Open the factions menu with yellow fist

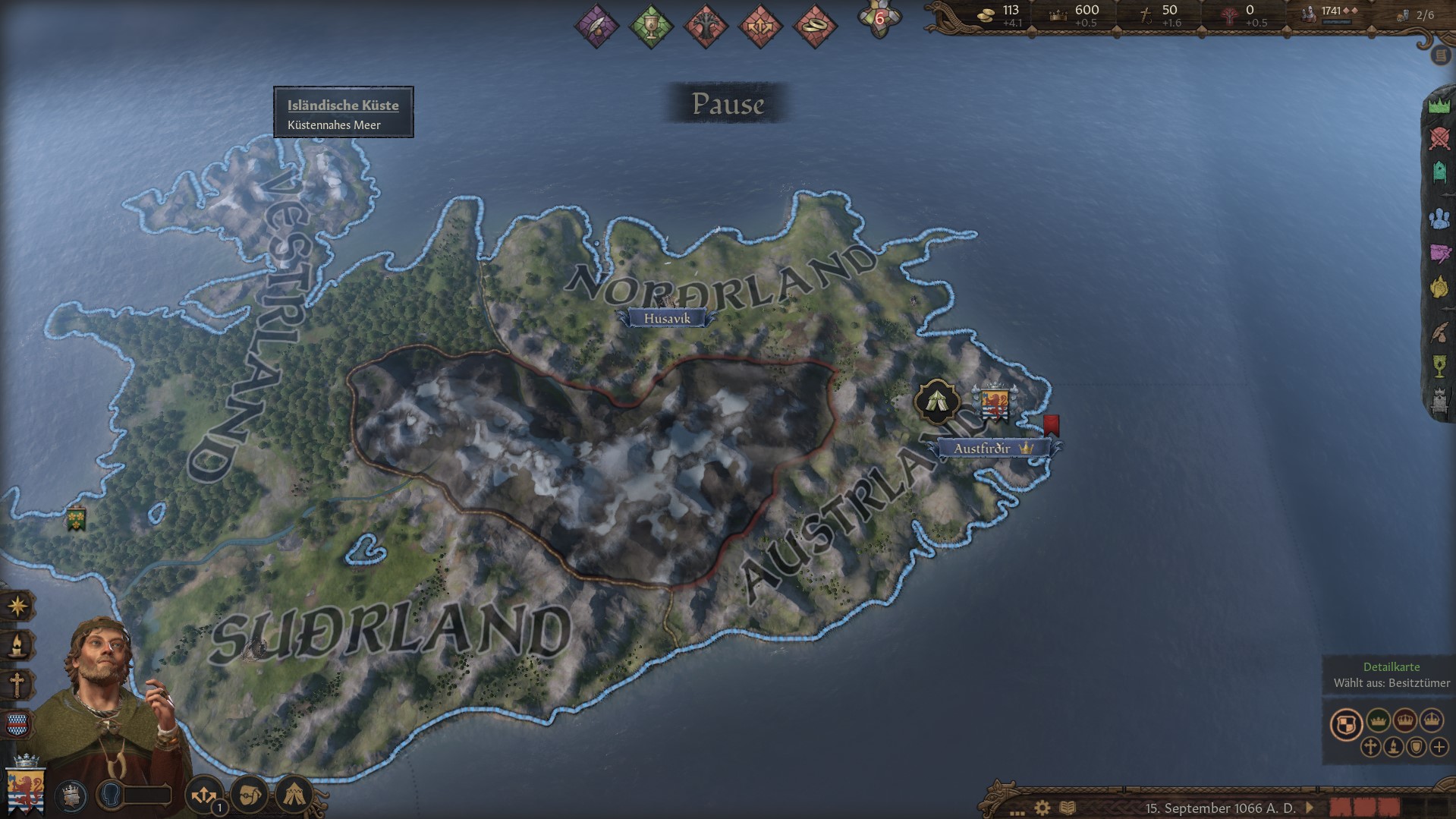(x=1439, y=287)
